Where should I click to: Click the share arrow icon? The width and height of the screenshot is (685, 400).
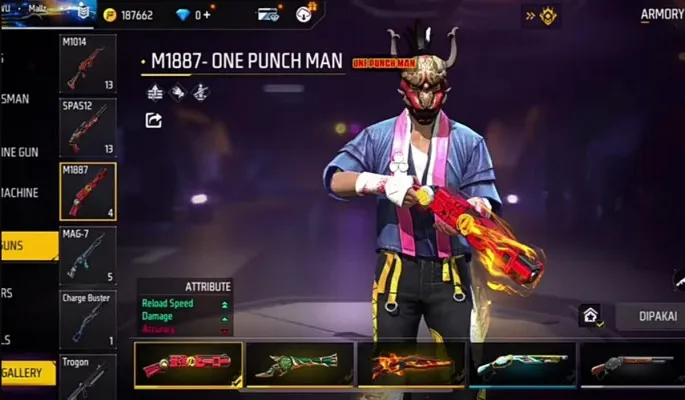(x=154, y=120)
